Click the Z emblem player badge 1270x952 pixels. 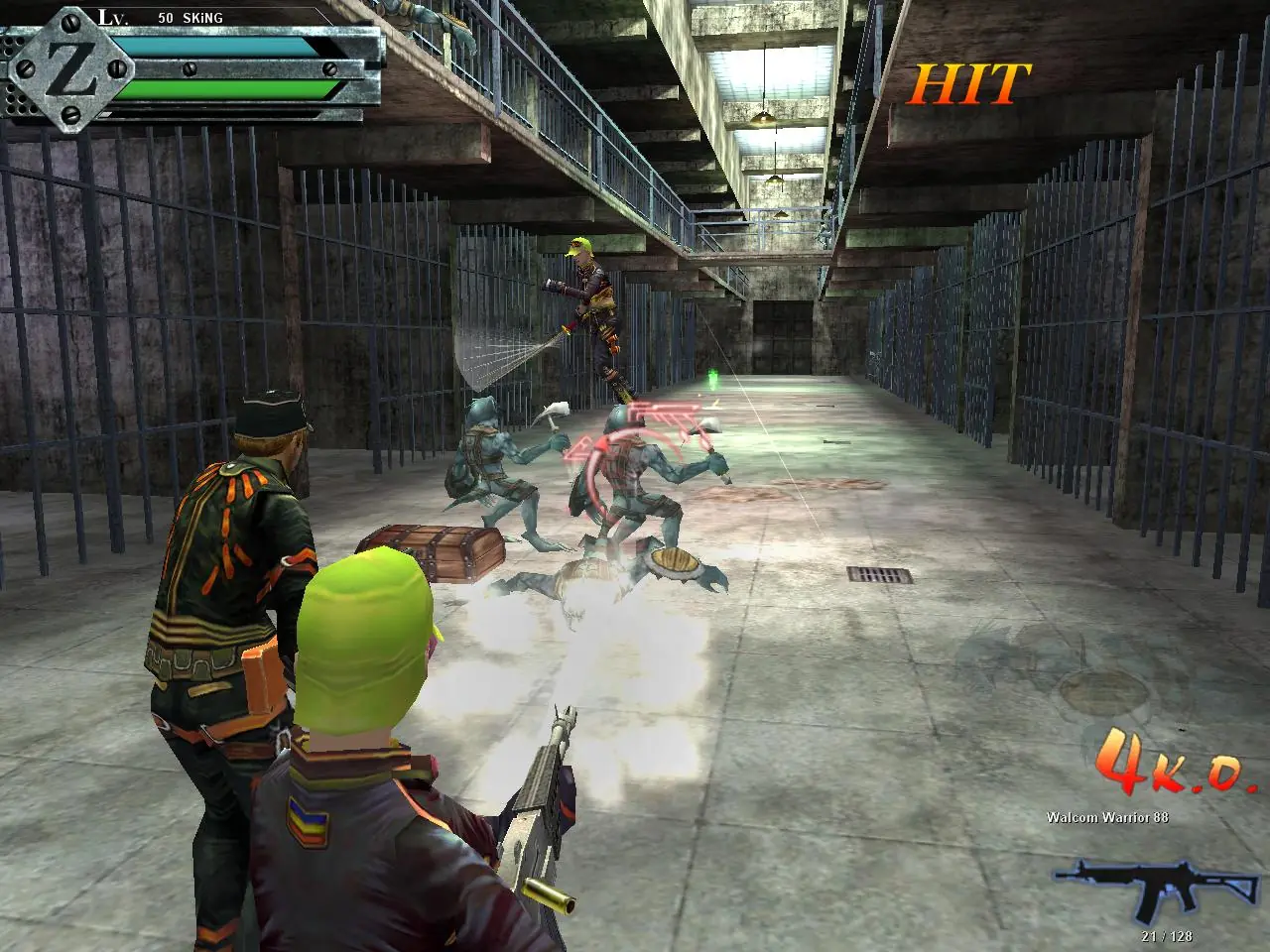click(69, 67)
